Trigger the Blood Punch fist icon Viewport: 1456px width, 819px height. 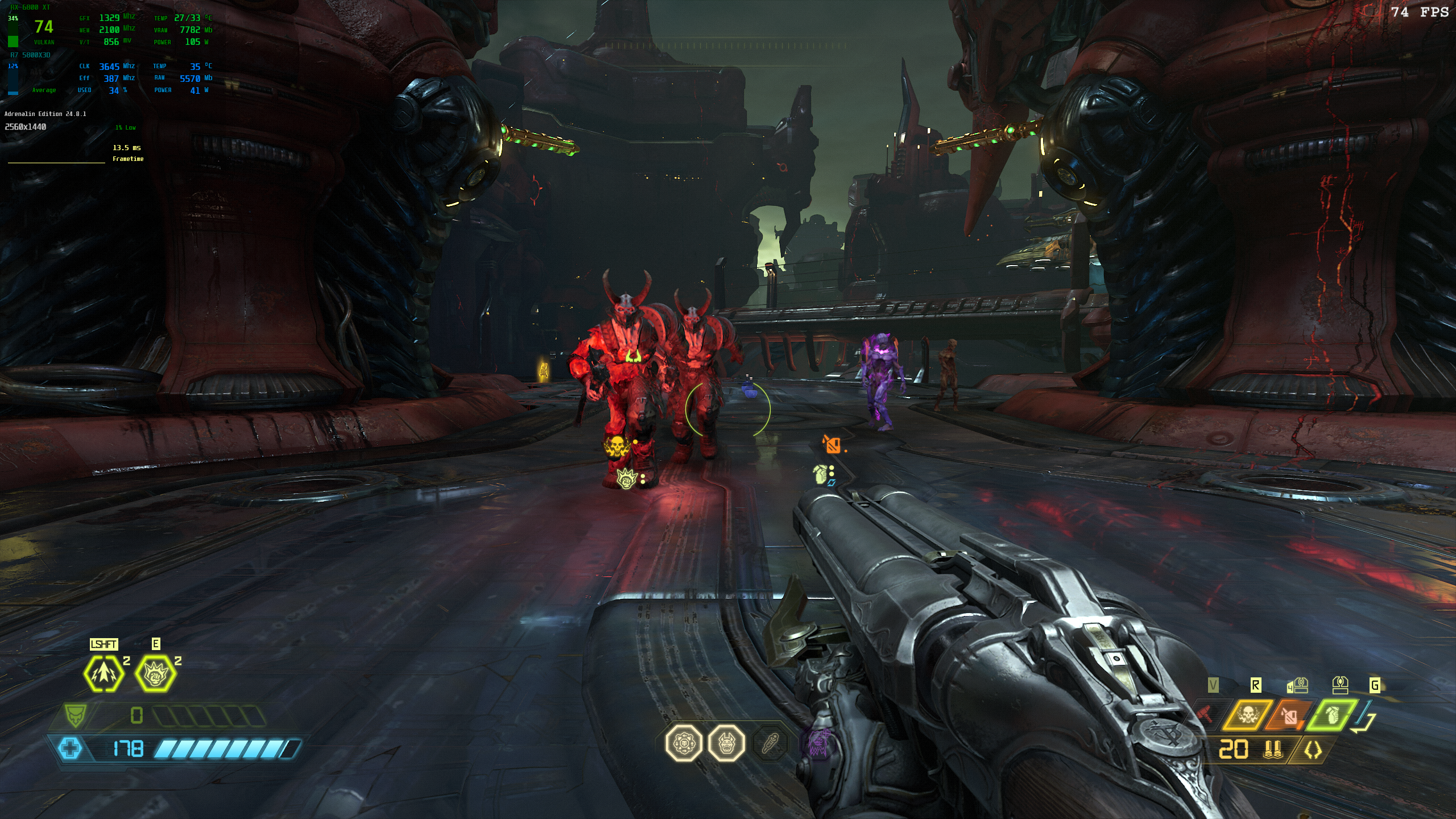[155, 674]
